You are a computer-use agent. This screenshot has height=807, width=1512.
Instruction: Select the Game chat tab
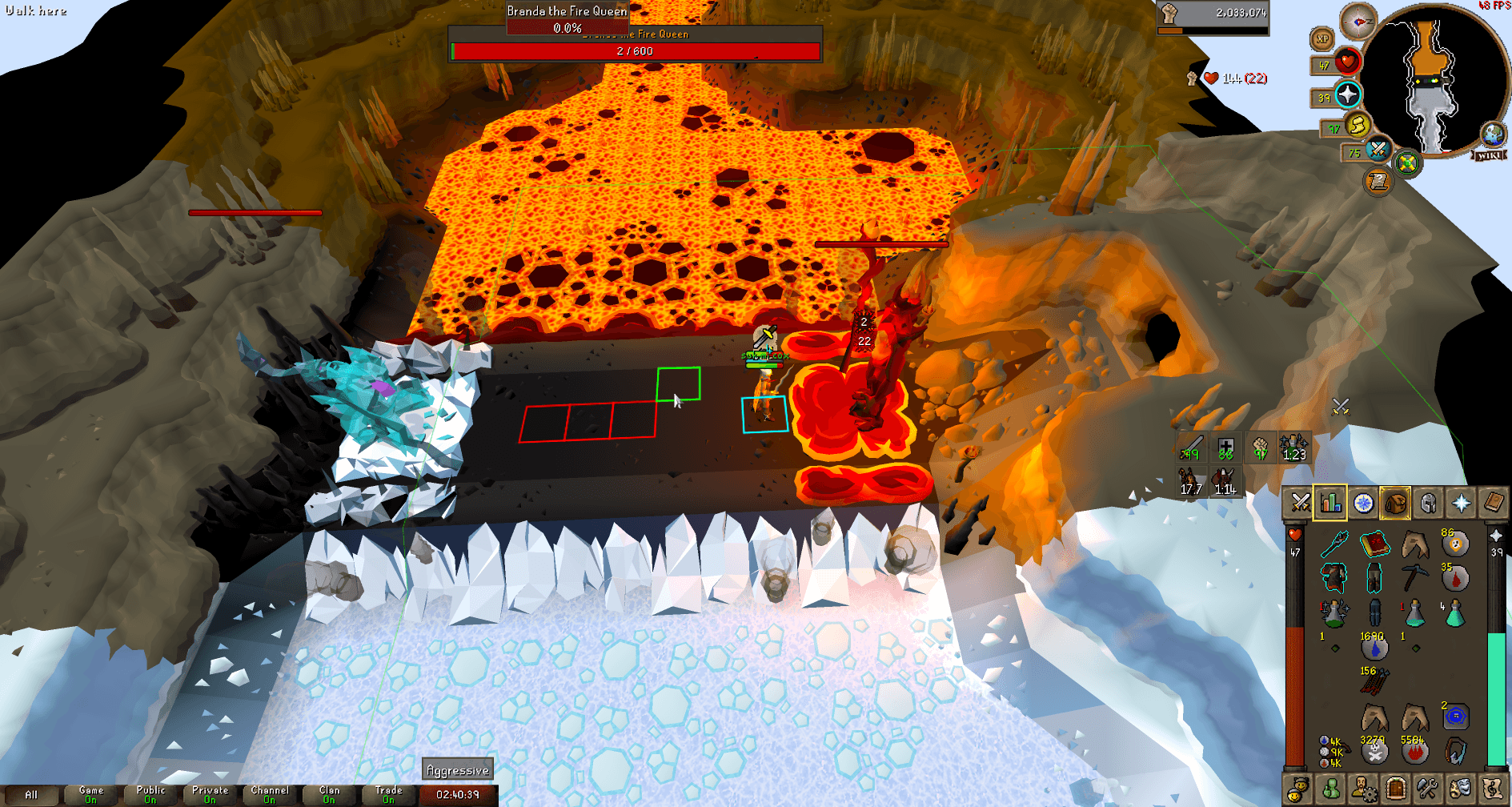(90, 793)
